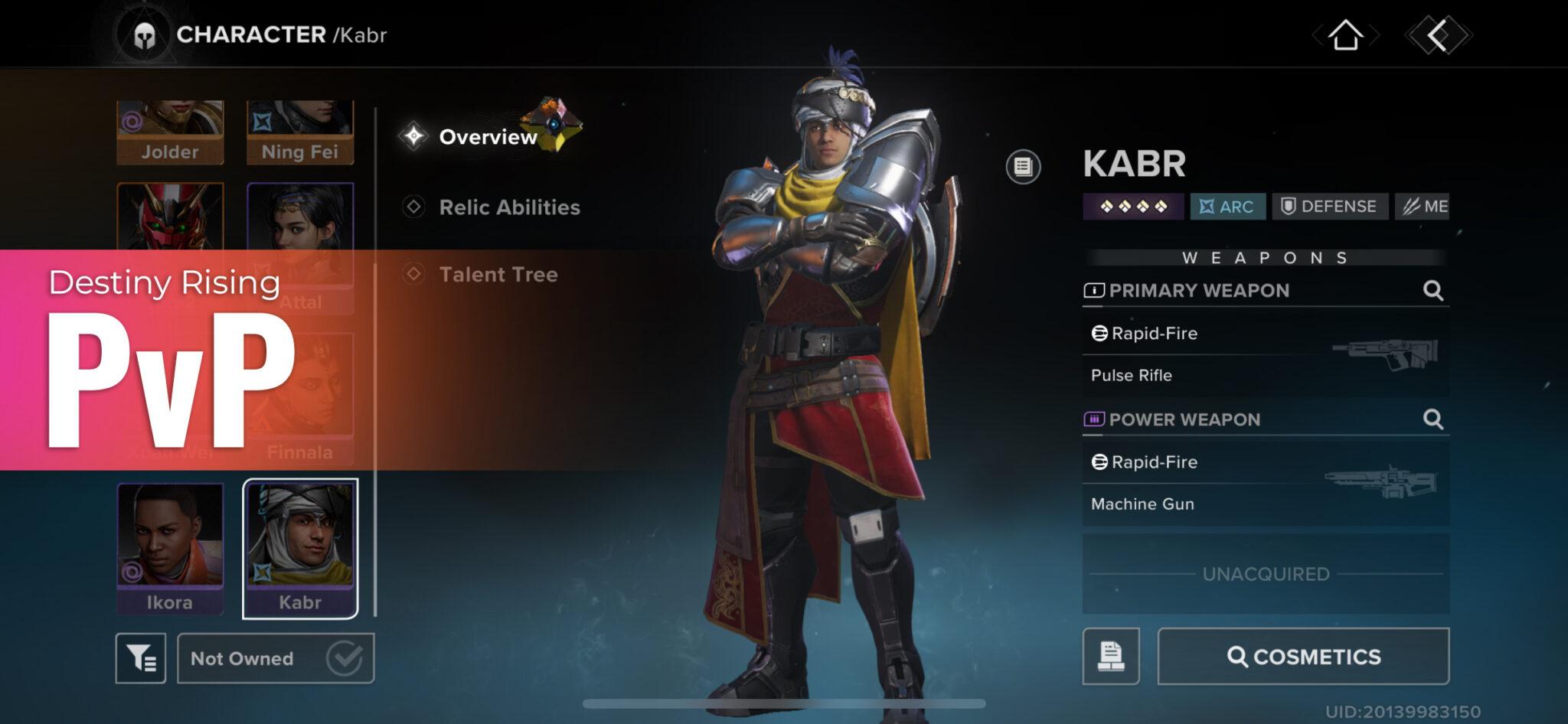Select the ARC element tag
The height and width of the screenshot is (724, 1568).
coord(1227,206)
